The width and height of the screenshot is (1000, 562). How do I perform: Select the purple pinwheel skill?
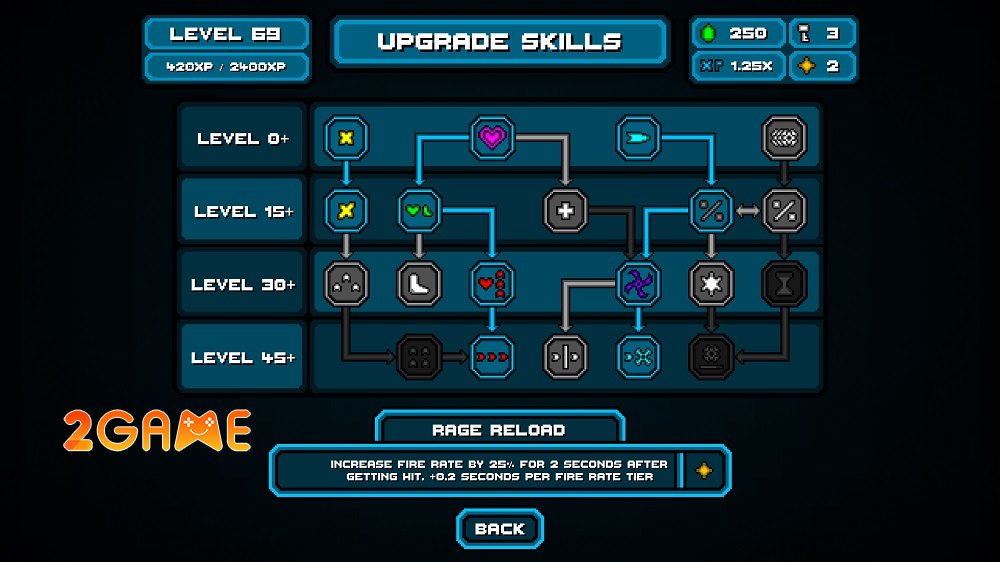click(x=637, y=284)
